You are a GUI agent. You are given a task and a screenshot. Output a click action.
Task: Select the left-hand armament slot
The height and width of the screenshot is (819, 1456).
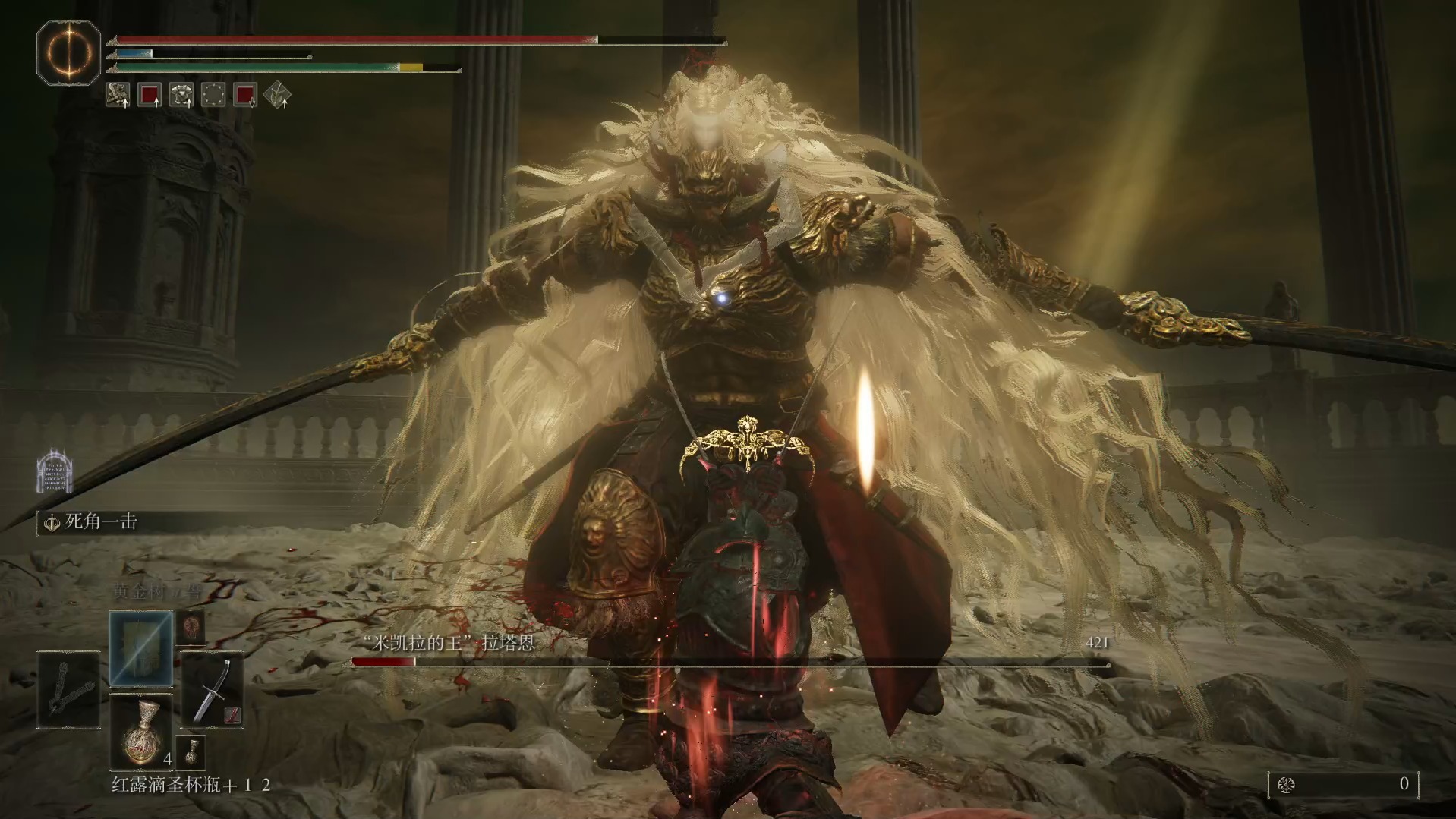point(69,690)
